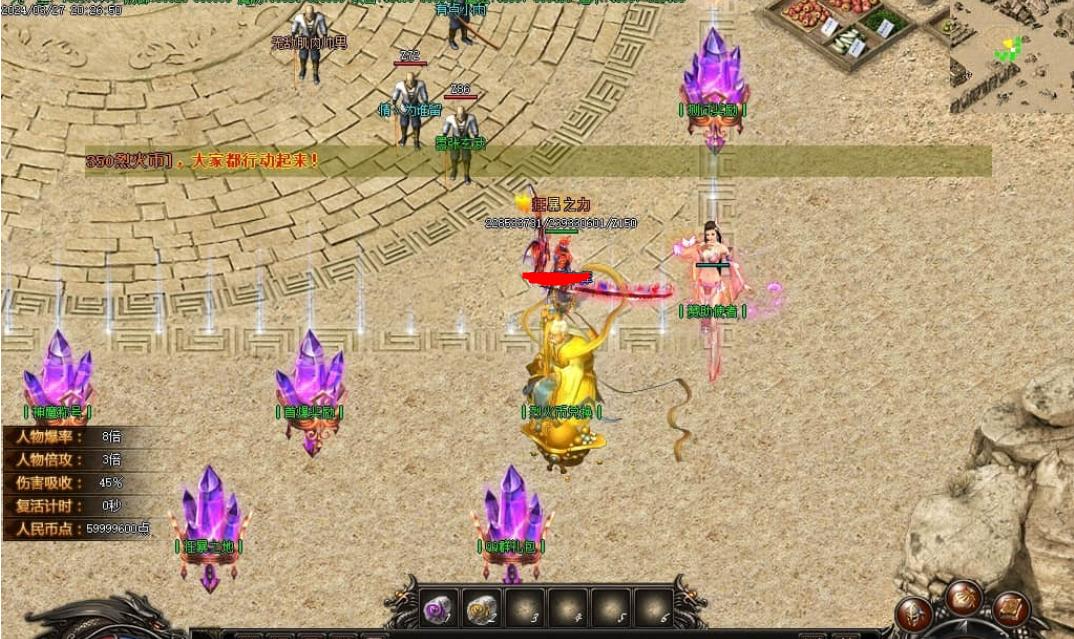Image resolution: width=1074 pixels, height=639 pixels.
Task: Use the golden scroll in hotbar slot 2
Action: point(482,608)
